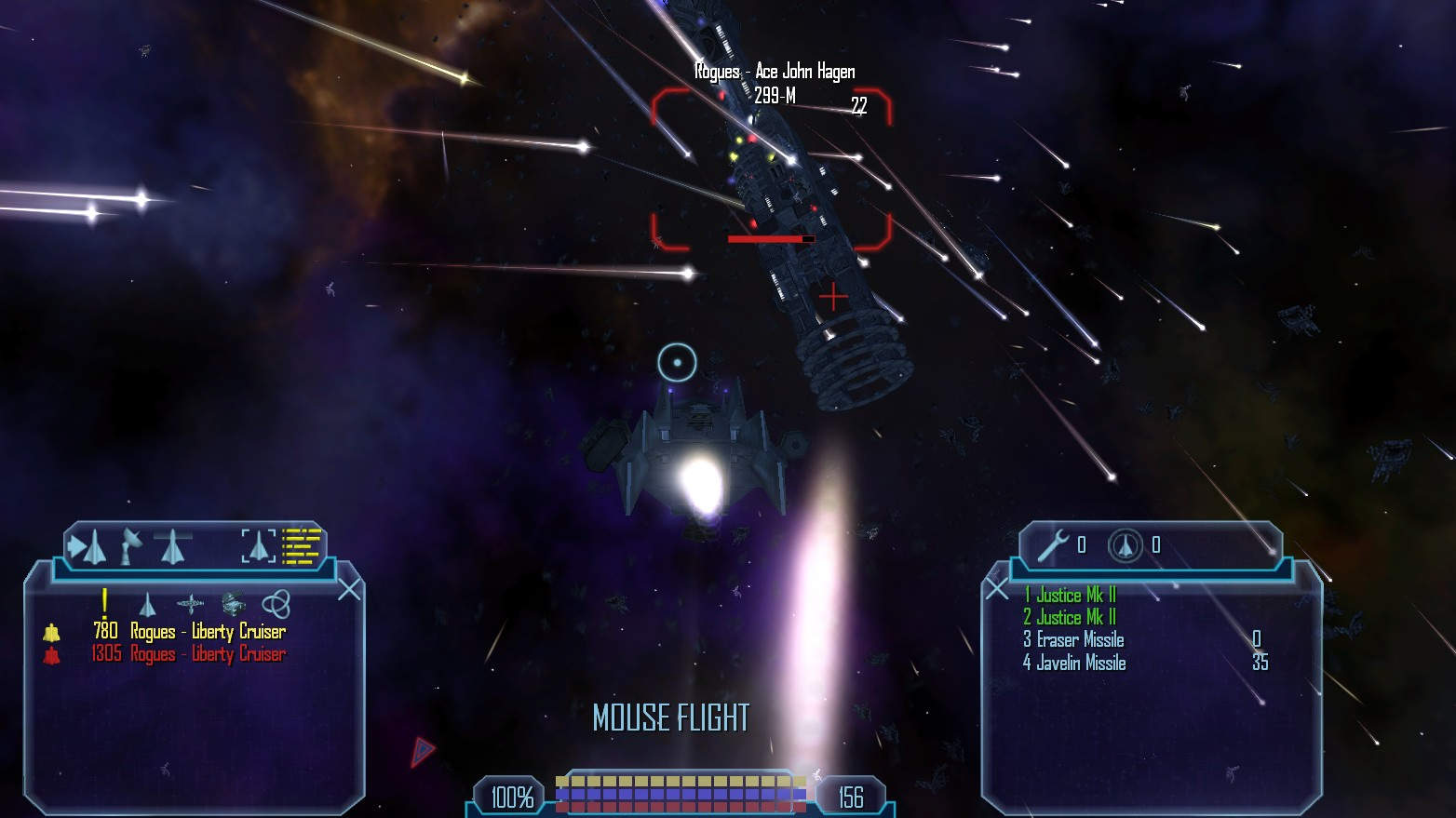Toggle the exclamation mark importance filter
The image size is (1456, 818).
[104, 604]
